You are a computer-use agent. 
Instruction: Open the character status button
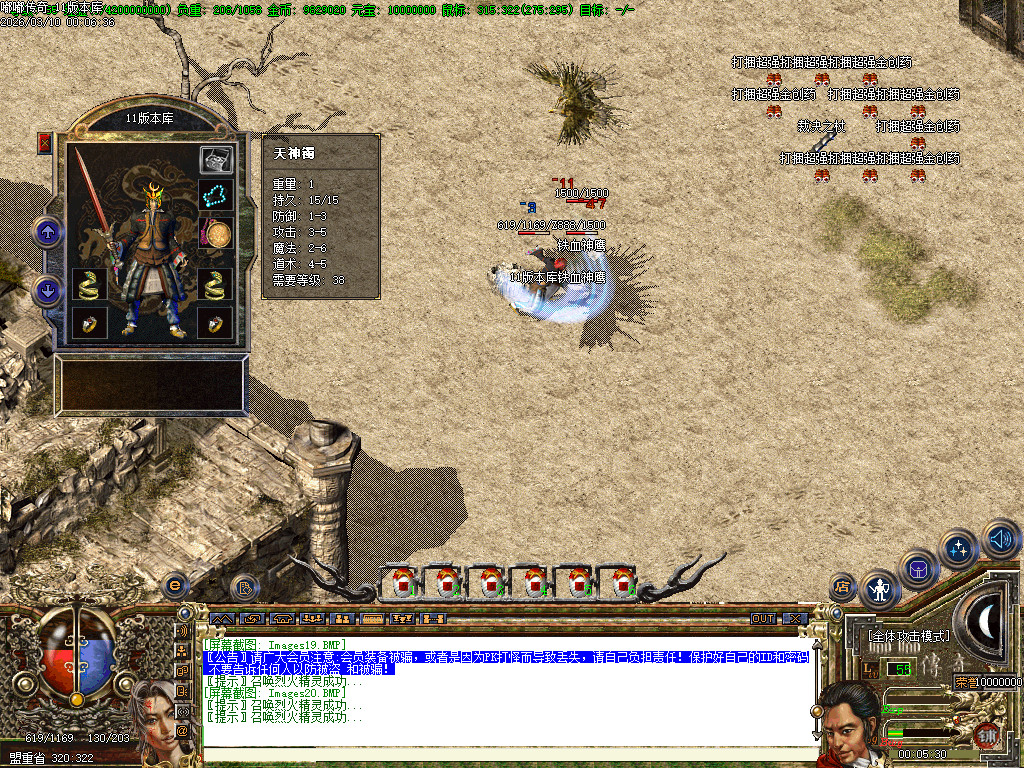(880, 590)
